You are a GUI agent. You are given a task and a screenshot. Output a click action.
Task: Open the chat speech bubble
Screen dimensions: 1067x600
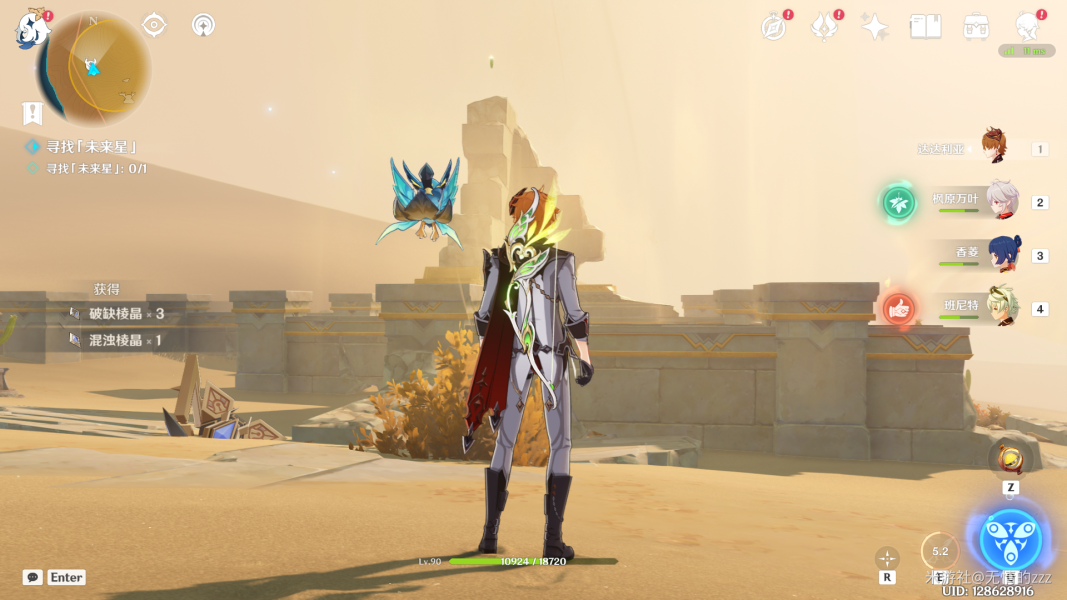(33, 577)
